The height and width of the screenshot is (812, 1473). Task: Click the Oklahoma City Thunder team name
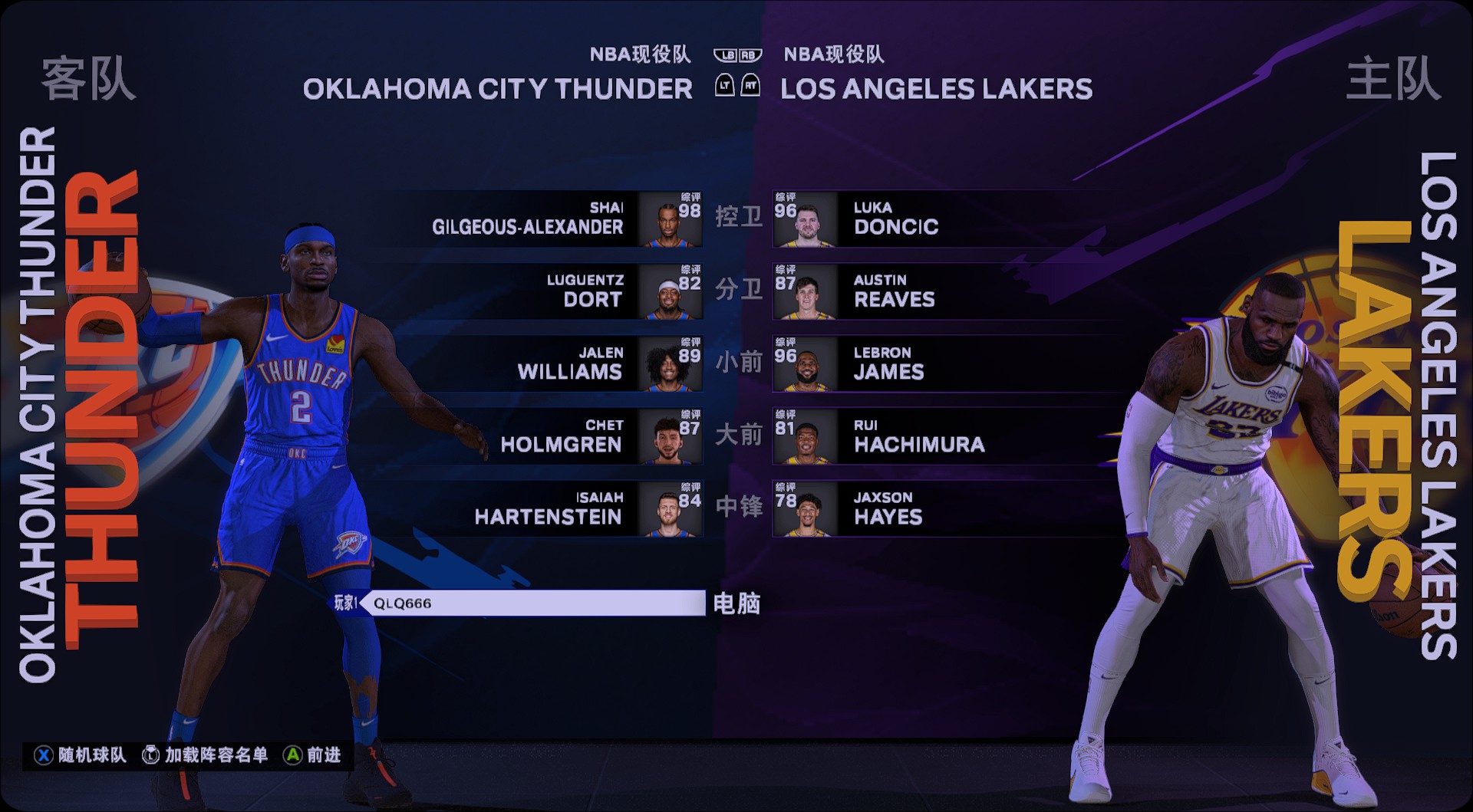(x=498, y=89)
